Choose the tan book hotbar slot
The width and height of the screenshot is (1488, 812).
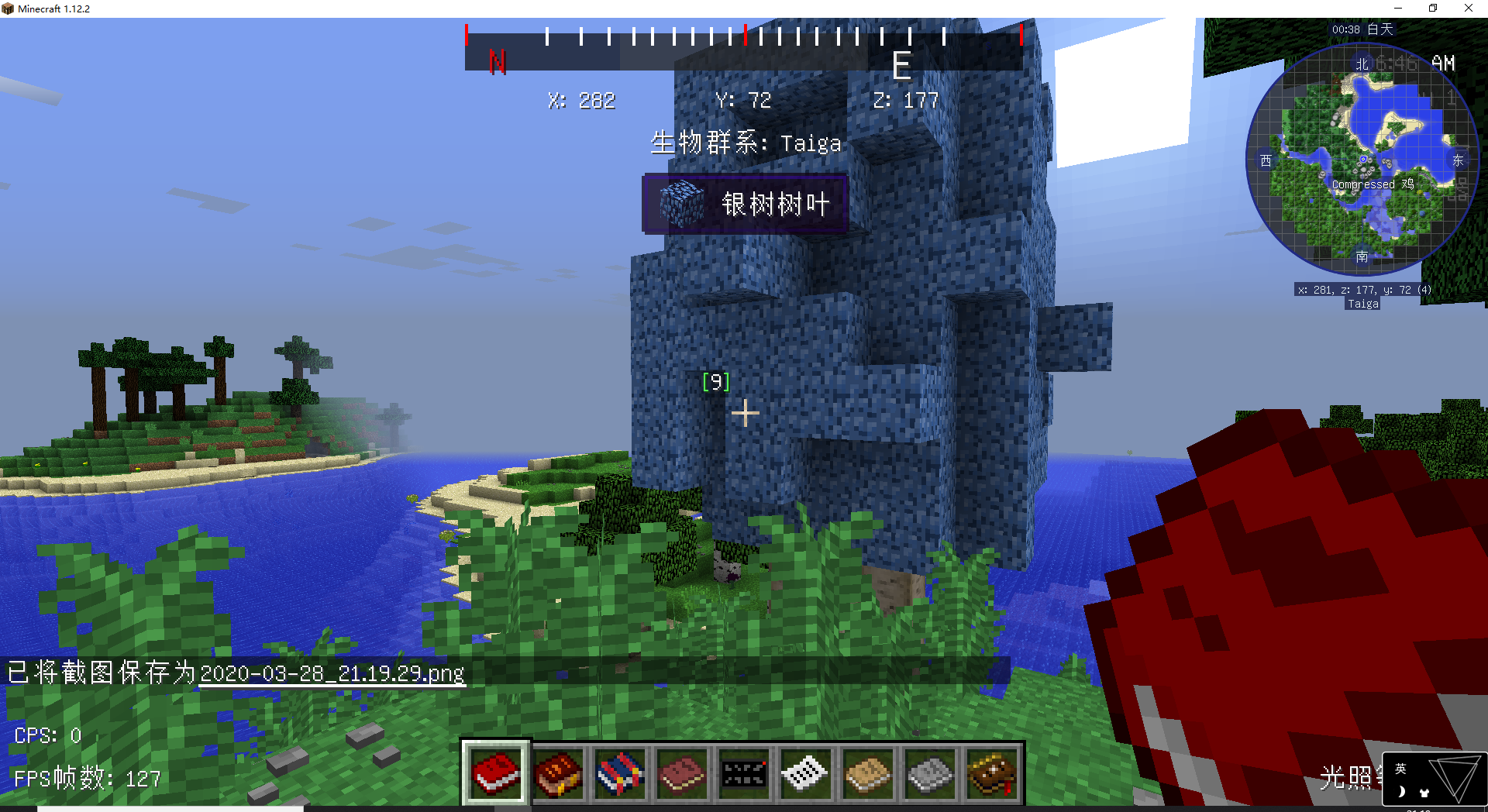[x=868, y=773]
